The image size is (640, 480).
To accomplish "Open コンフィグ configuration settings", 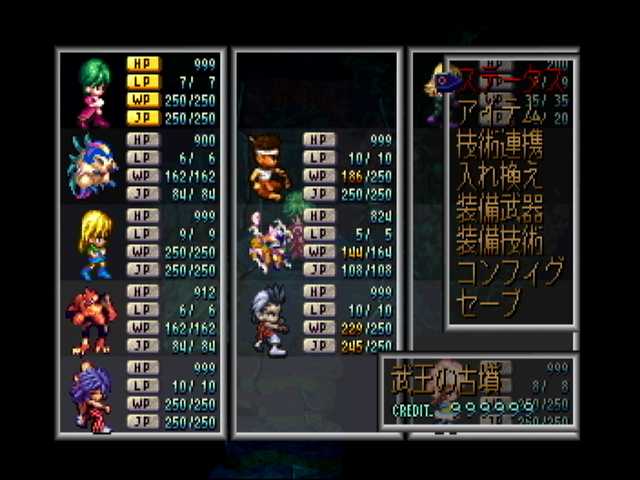I will 510,272.
